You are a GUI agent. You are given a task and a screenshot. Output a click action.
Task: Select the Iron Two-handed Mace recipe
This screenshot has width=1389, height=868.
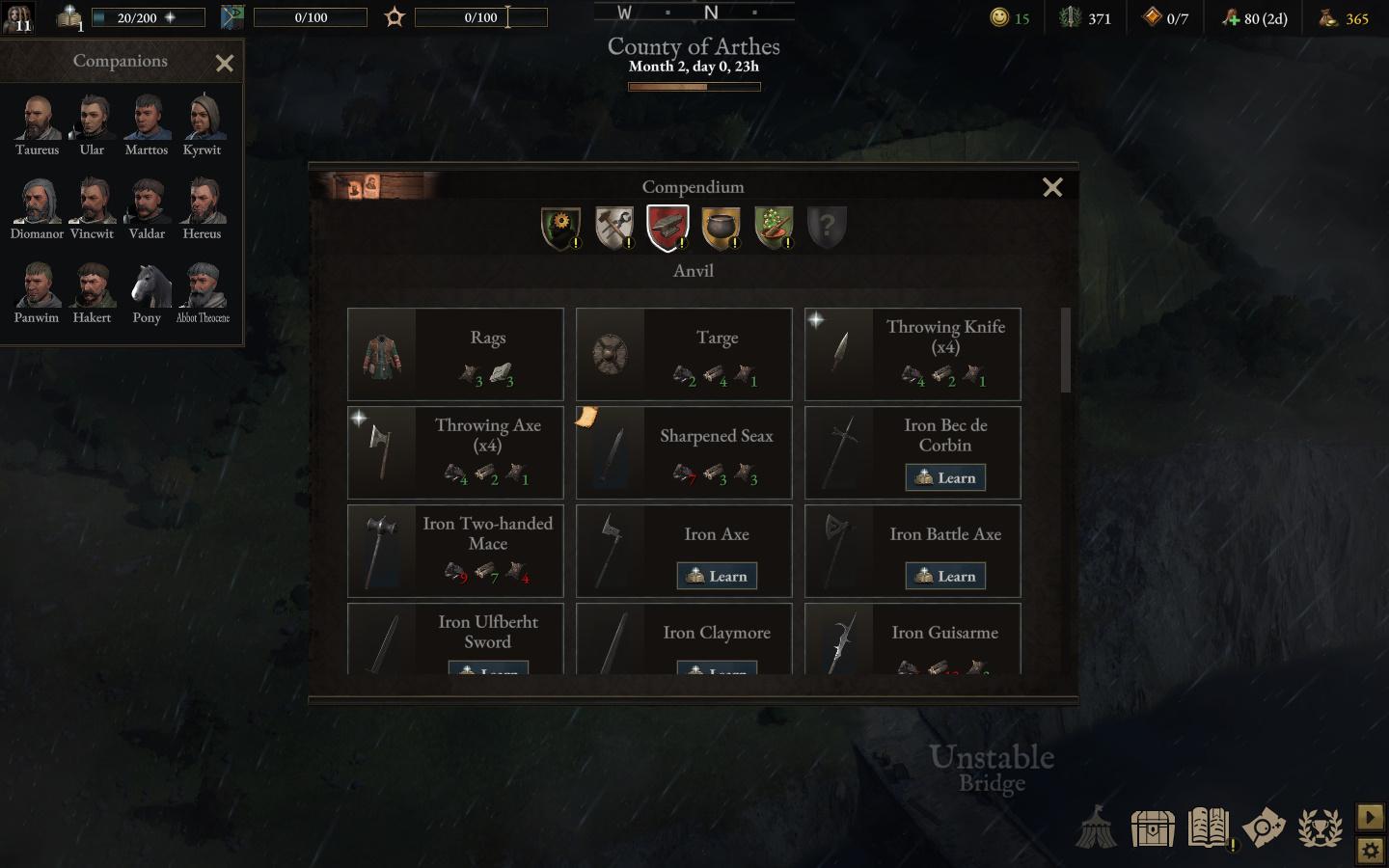coord(455,551)
